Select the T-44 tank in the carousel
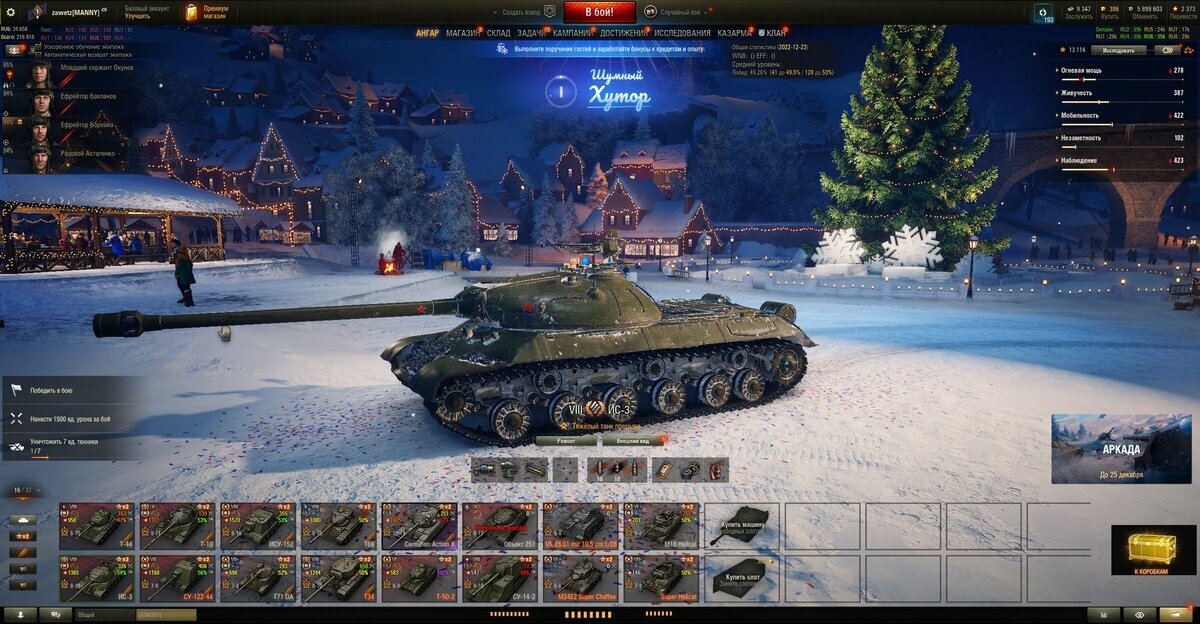 pos(96,525)
